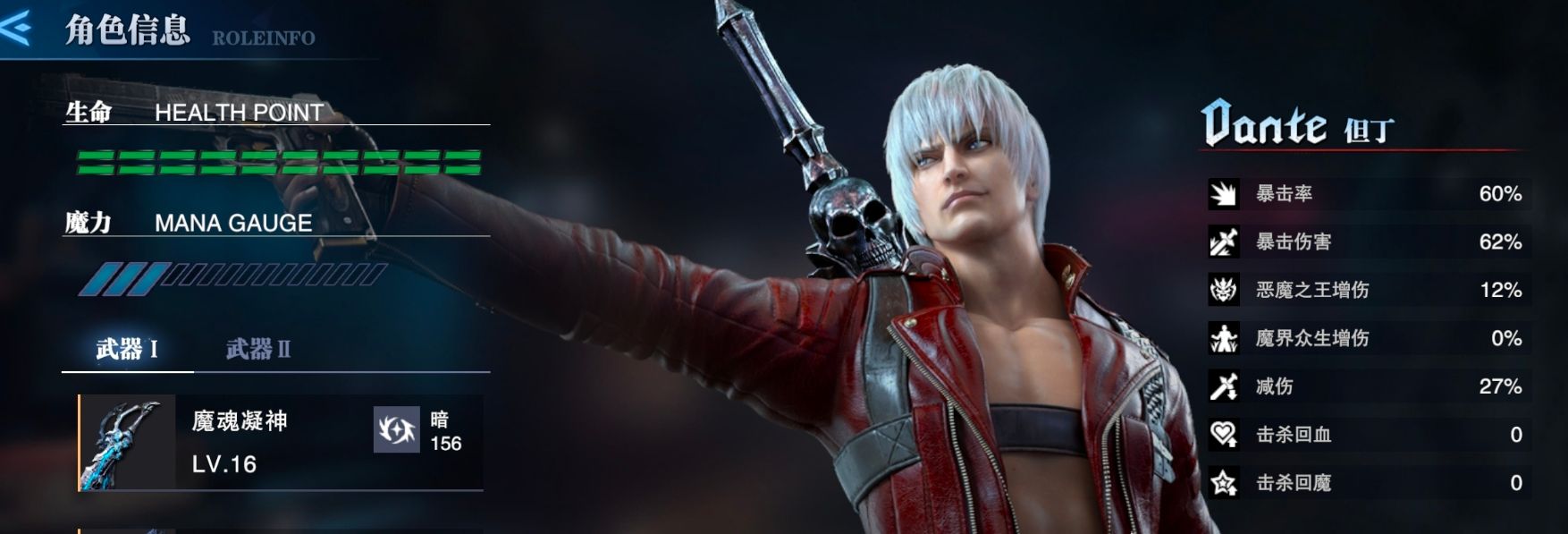Select the 减伤 stat row
The width and height of the screenshot is (1568, 534).
tap(1368, 387)
